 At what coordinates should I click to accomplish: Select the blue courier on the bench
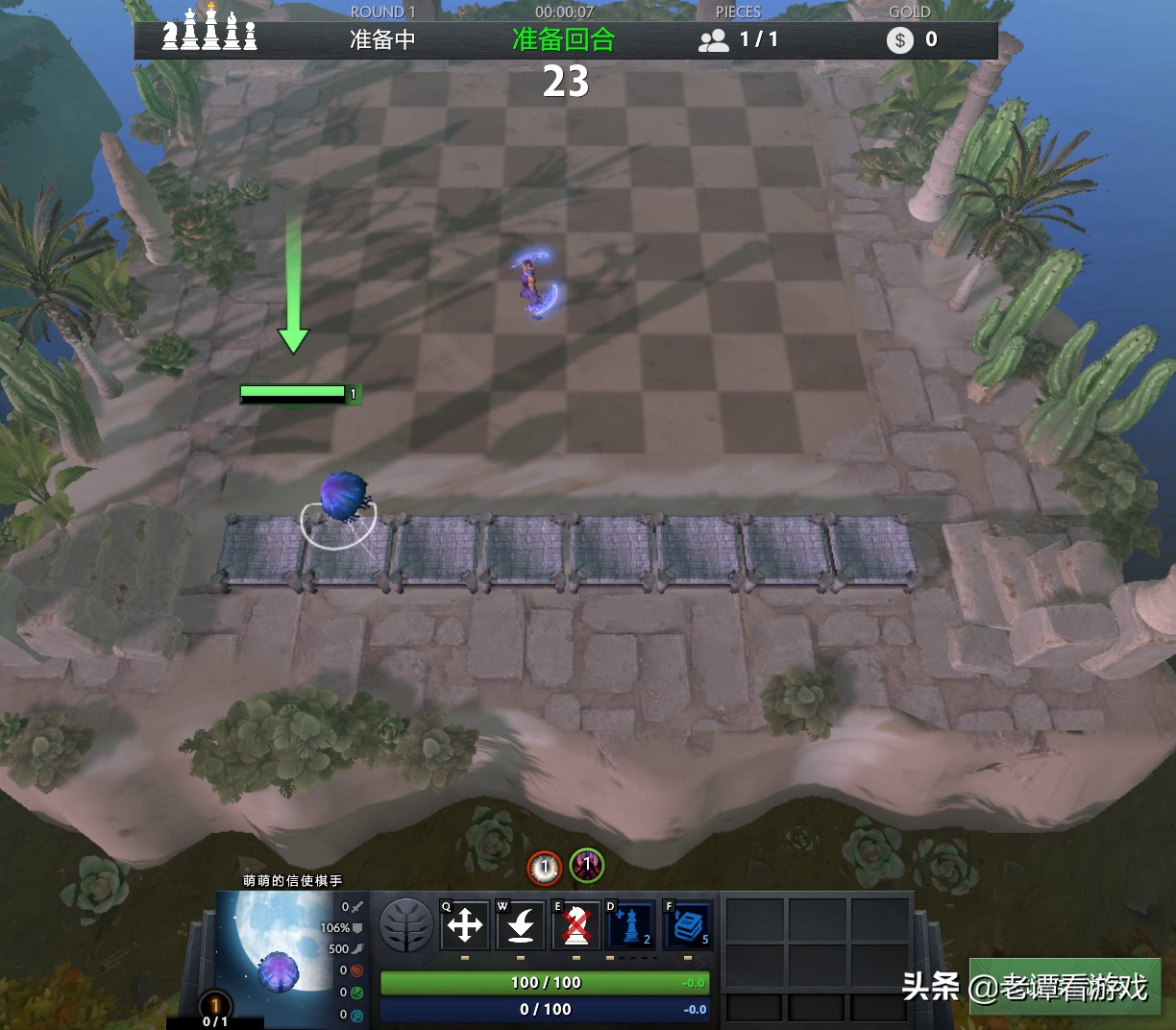tap(340, 497)
